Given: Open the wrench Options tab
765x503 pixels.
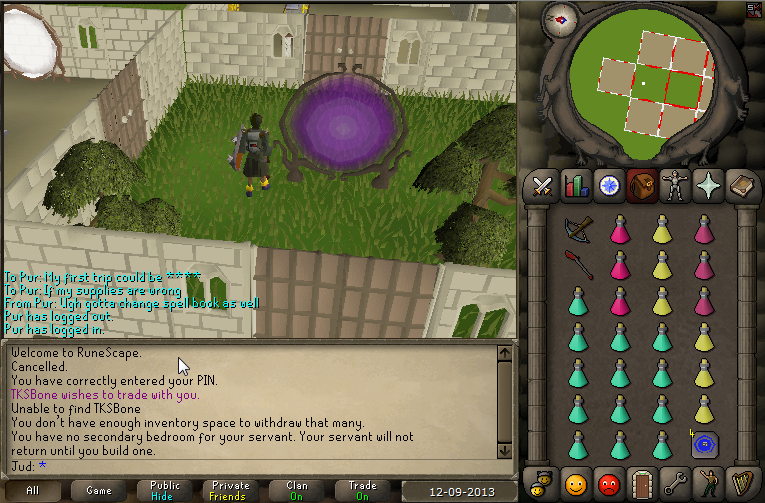Looking at the screenshot, I should 675,483.
